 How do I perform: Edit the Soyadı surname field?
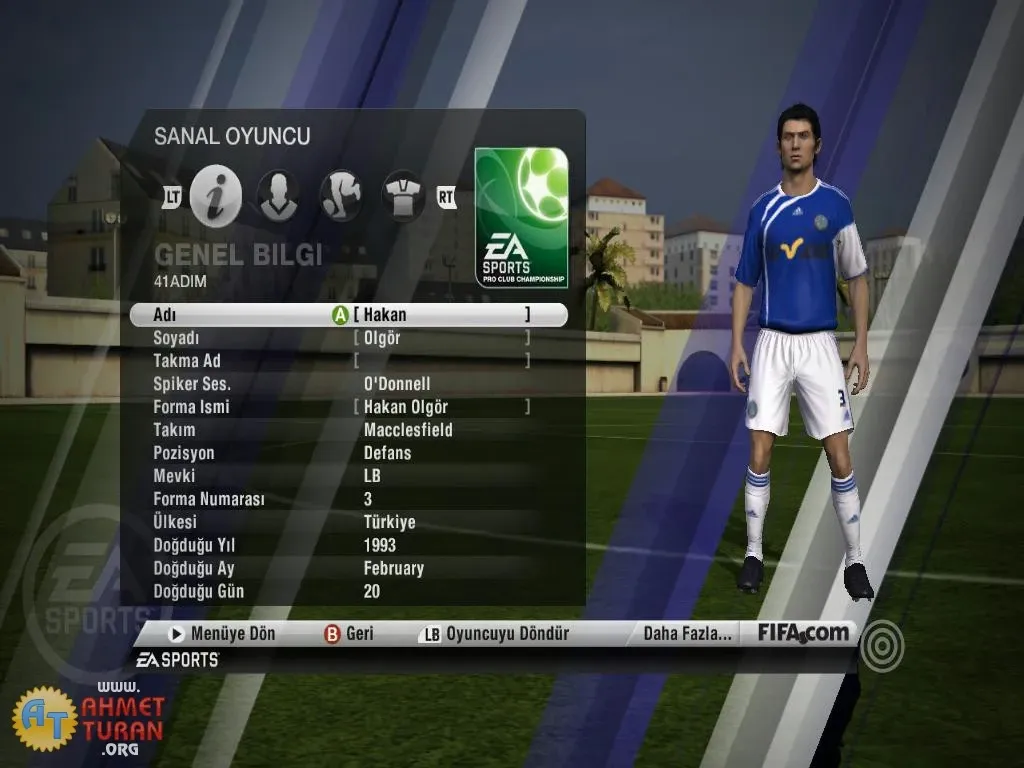[x=441, y=338]
